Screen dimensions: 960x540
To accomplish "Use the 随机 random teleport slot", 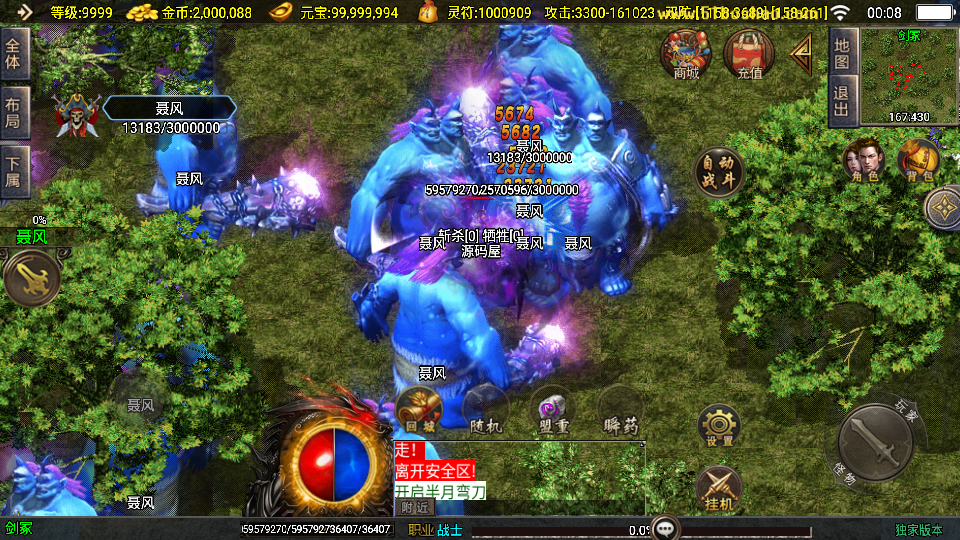I will coord(485,409).
